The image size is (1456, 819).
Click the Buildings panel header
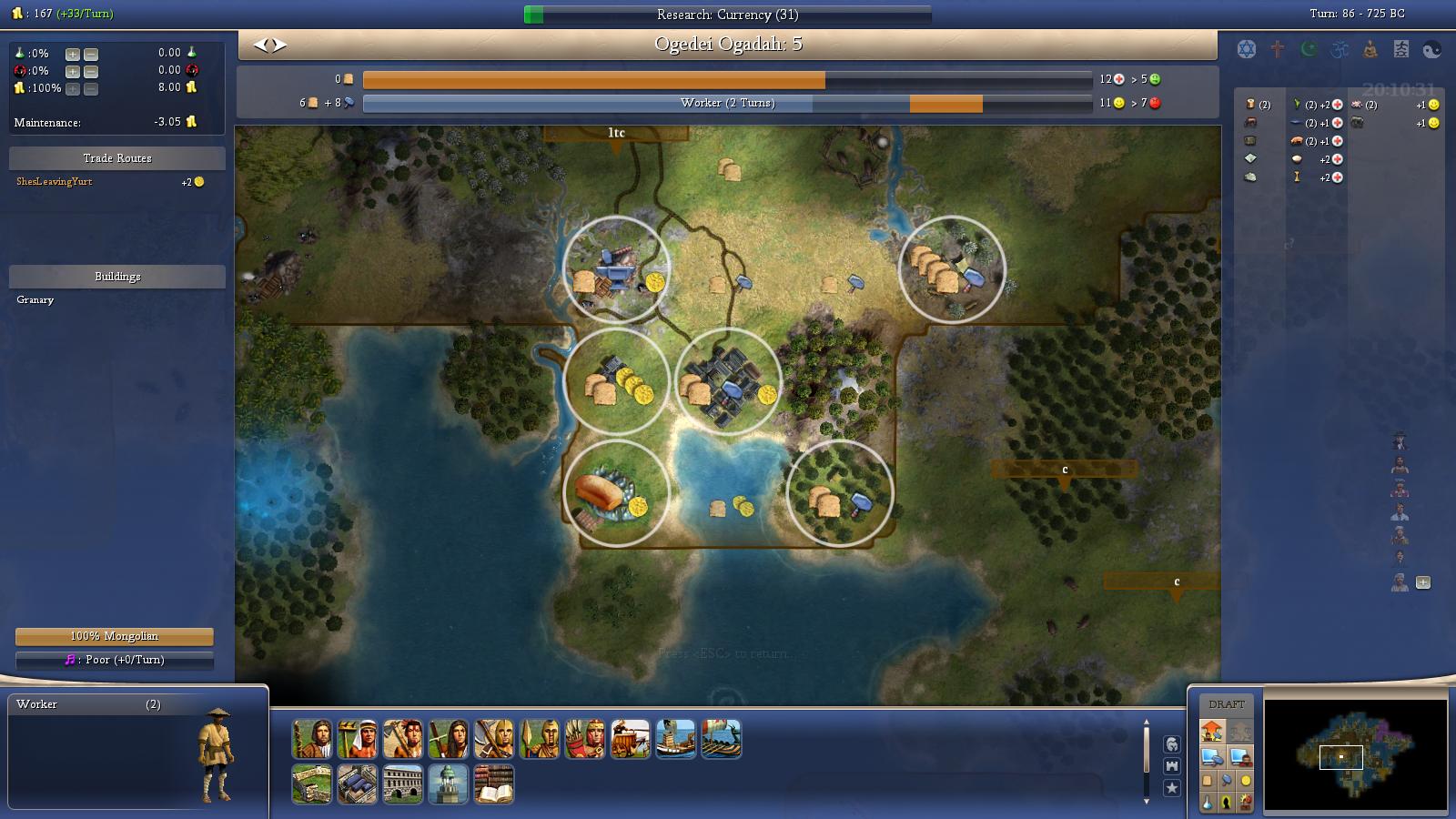click(116, 276)
